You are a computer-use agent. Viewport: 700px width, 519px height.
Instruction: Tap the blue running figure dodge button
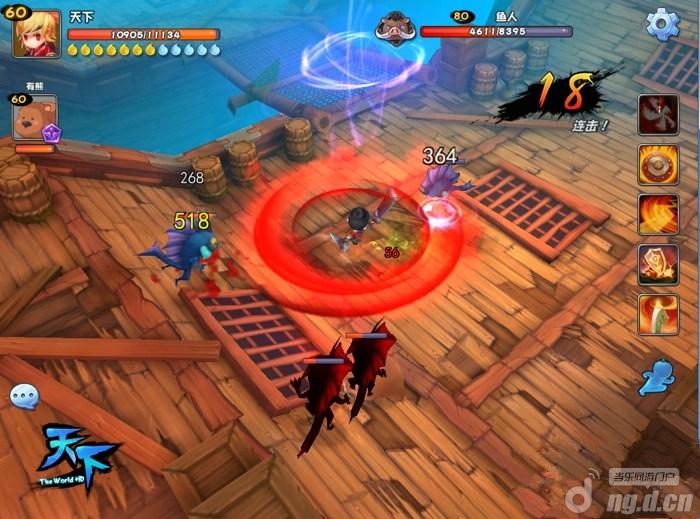(x=657, y=377)
